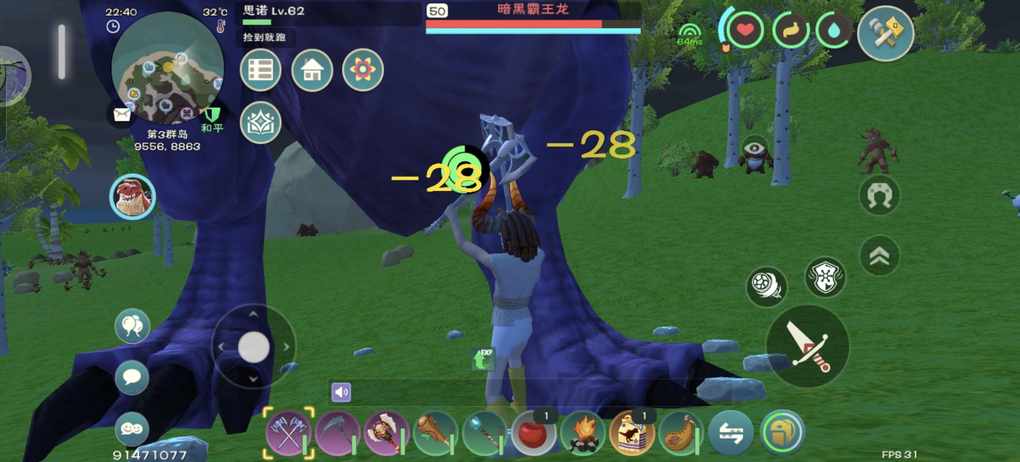The width and height of the screenshot is (1020, 462).
Task: Open the golden backpack inventory
Action: [782, 434]
